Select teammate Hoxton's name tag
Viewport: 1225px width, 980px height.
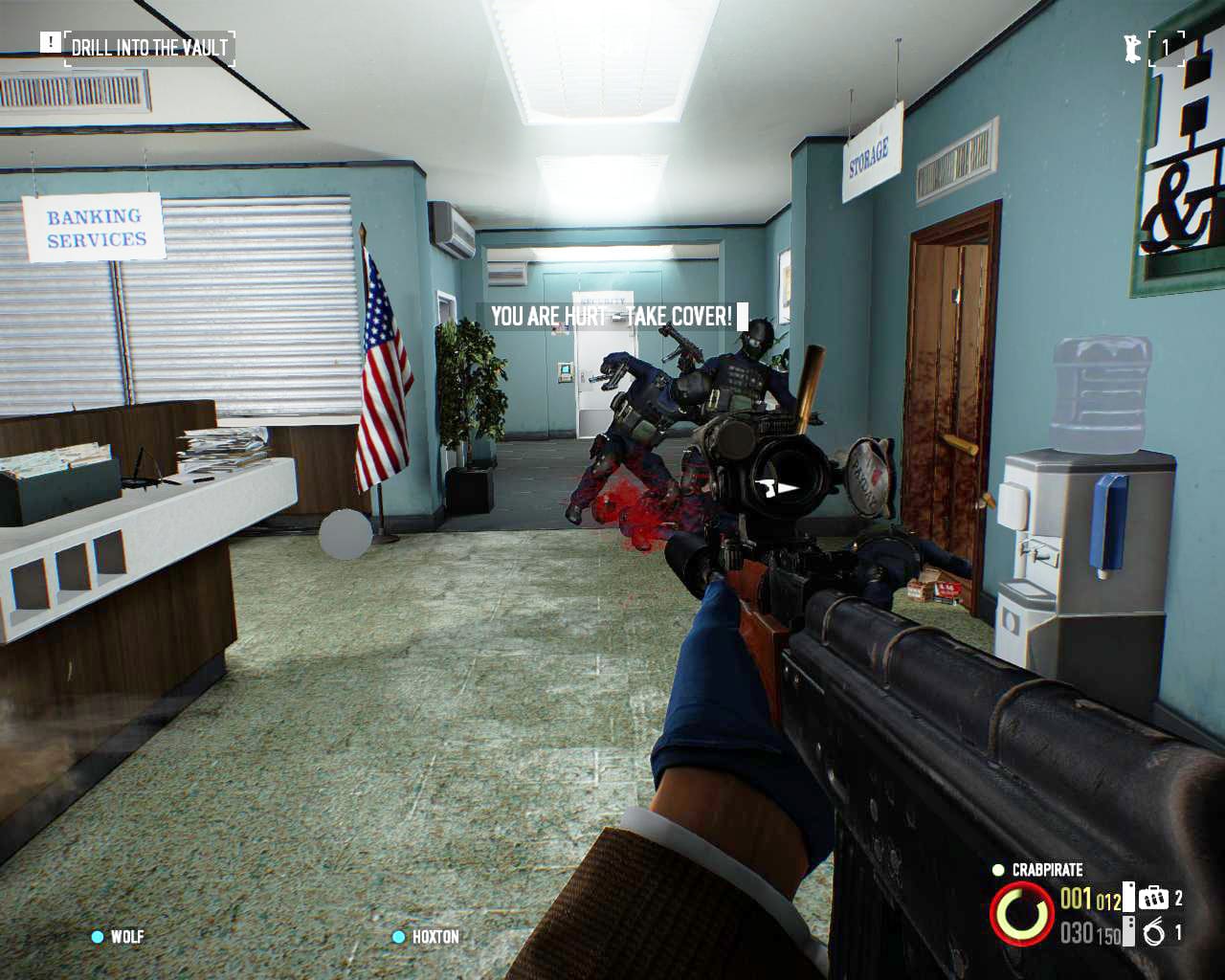point(435,936)
